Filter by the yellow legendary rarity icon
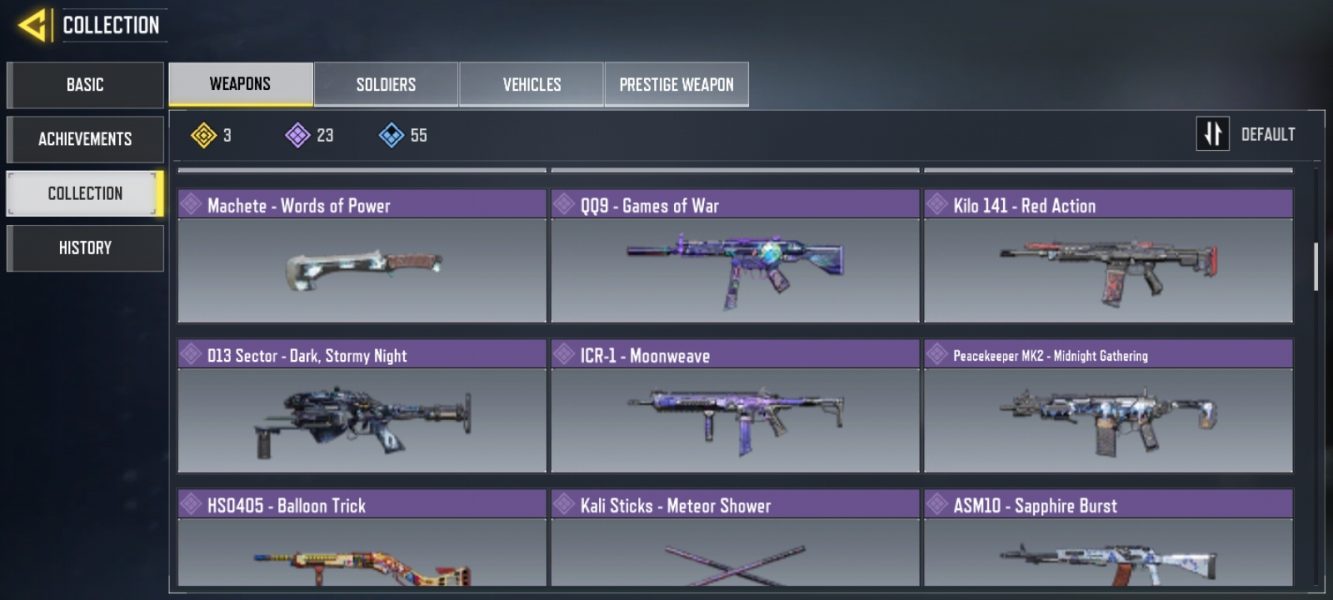The width and height of the screenshot is (1333, 600). tap(205, 135)
